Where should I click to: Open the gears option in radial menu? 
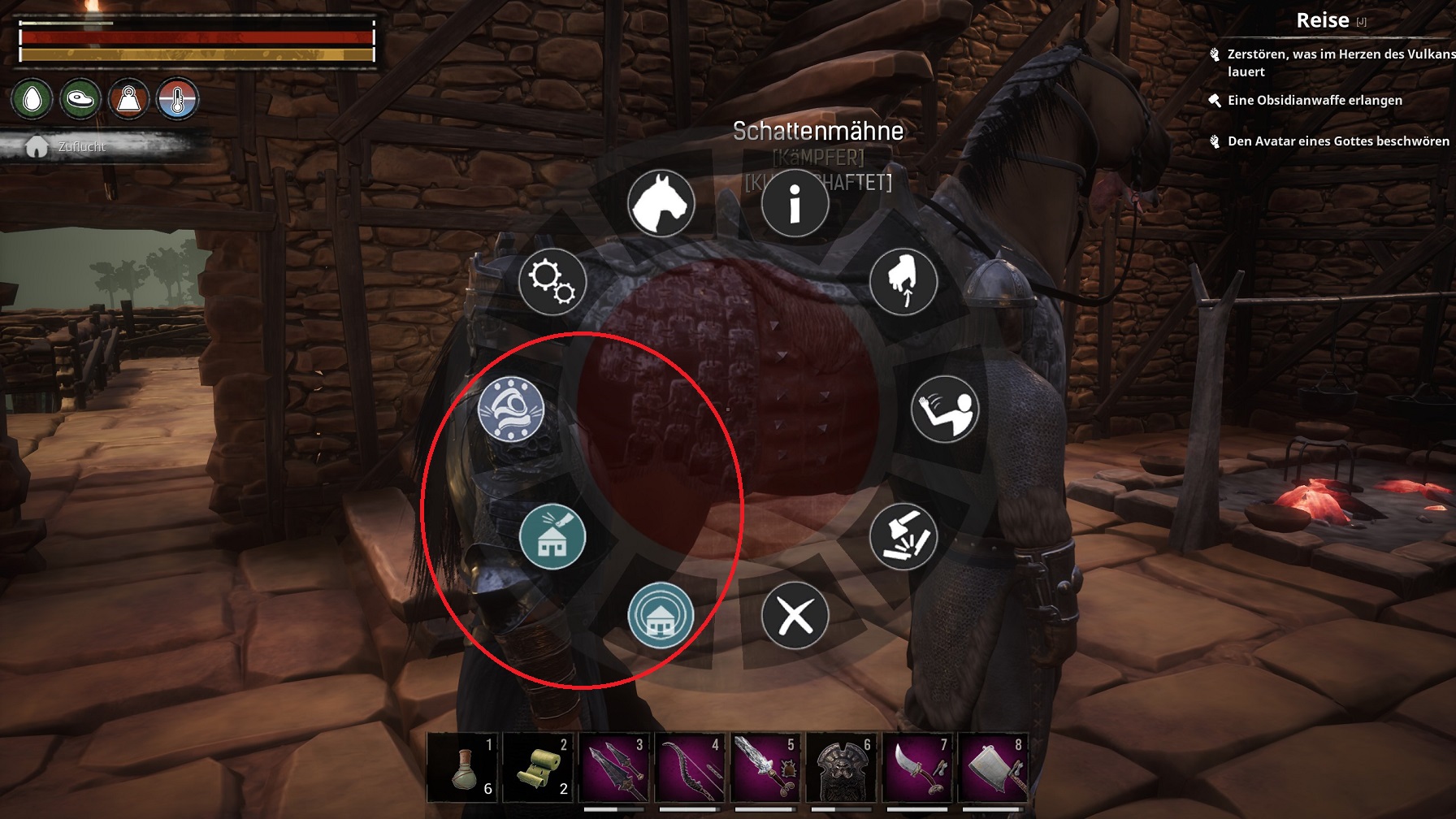[552, 282]
